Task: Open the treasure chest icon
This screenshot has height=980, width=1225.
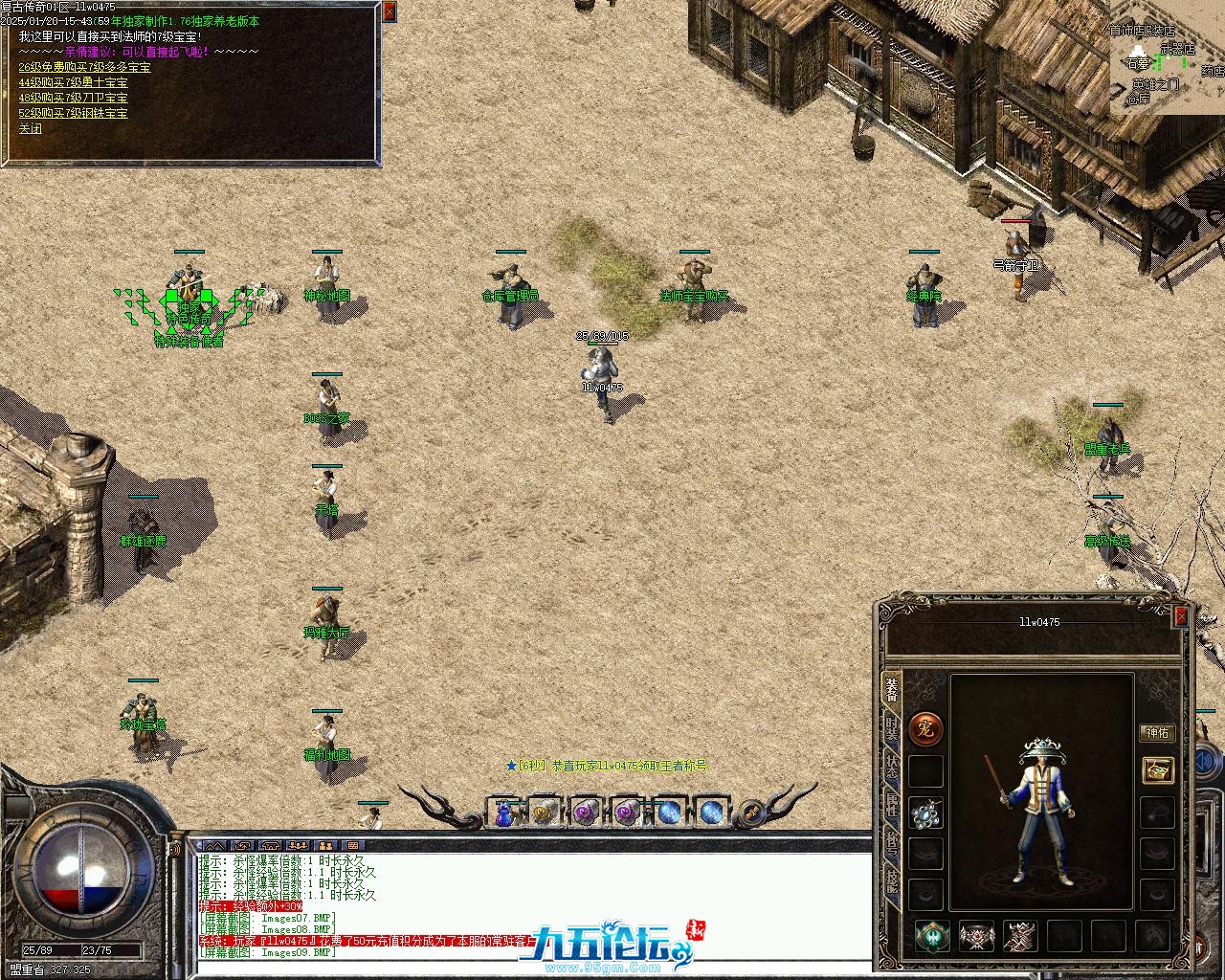Action: [x=1158, y=769]
